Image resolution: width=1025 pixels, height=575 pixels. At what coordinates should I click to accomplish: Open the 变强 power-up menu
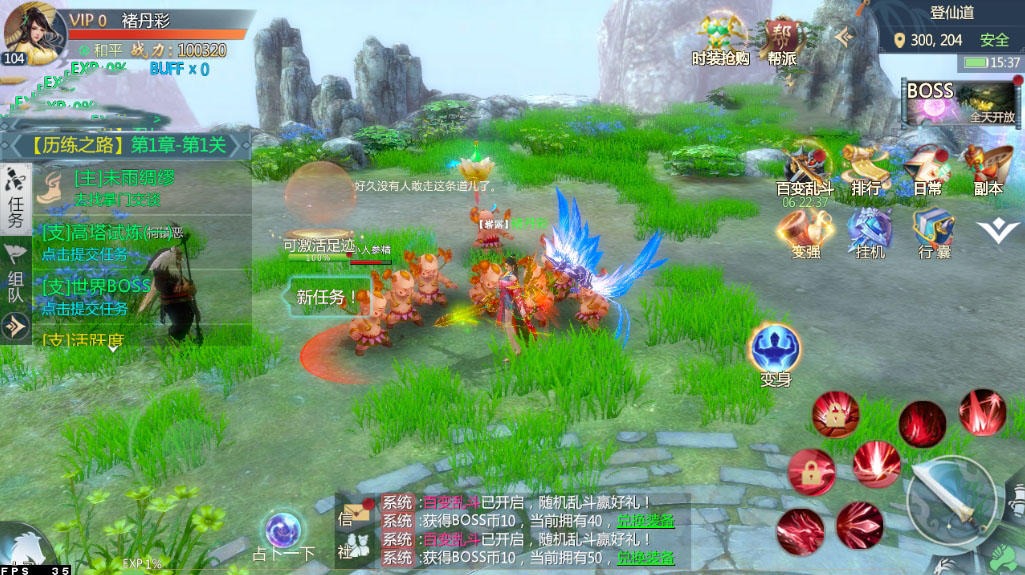click(805, 231)
